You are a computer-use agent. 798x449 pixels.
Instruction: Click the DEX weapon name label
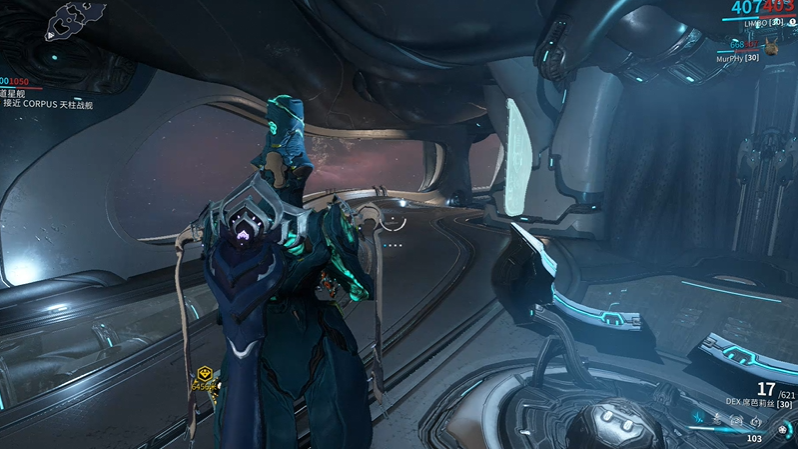coord(756,402)
